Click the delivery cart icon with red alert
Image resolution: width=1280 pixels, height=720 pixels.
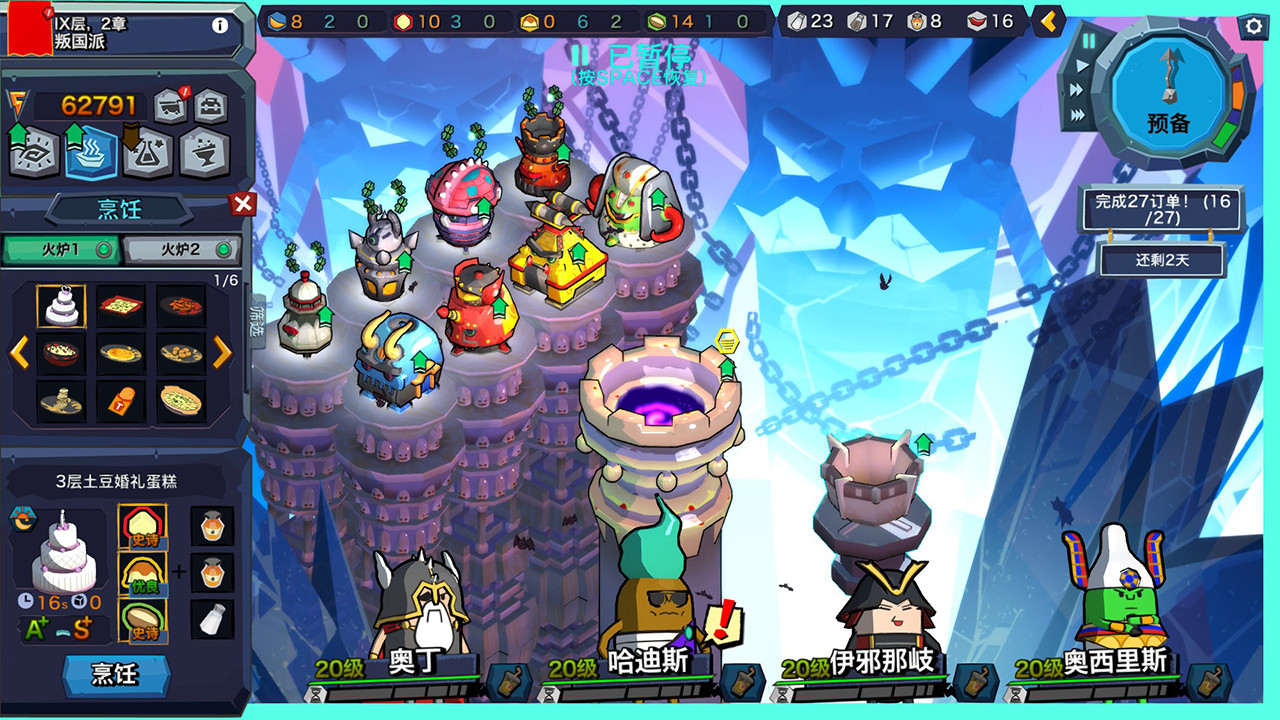pyautogui.click(x=168, y=105)
